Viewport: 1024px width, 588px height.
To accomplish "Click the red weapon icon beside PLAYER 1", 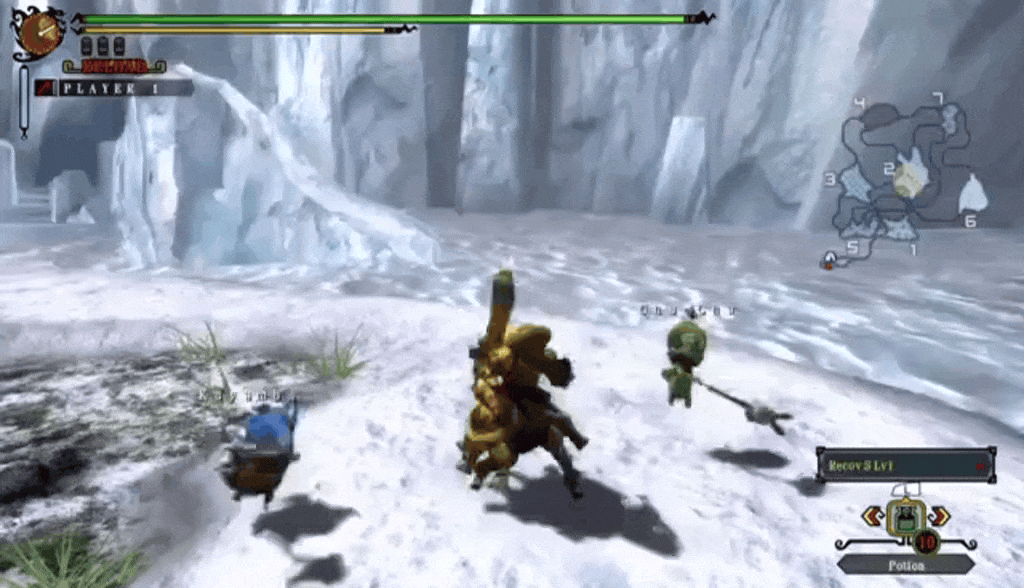I will pyautogui.click(x=45, y=88).
